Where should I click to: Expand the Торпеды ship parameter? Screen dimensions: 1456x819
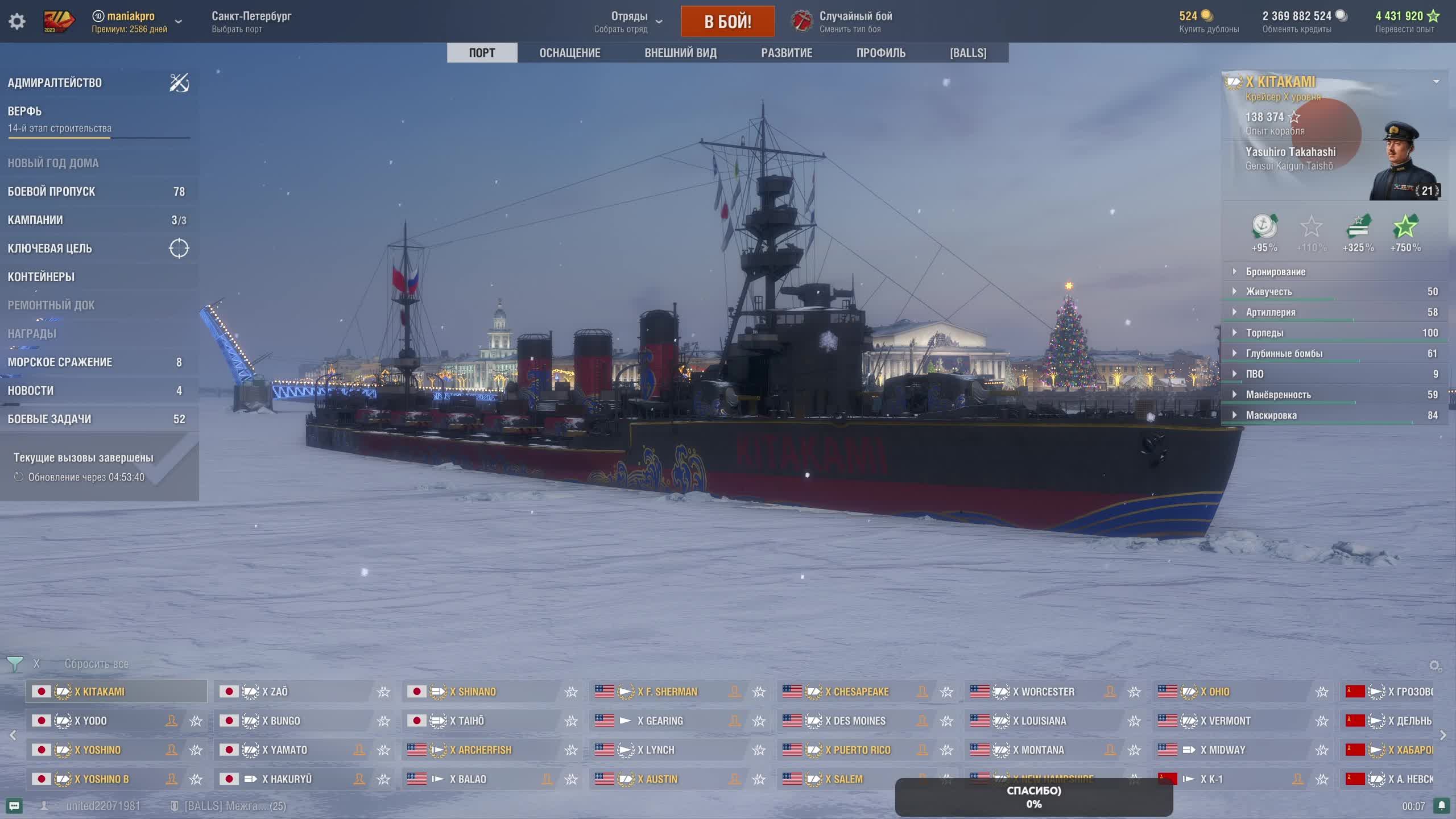tap(1264, 333)
